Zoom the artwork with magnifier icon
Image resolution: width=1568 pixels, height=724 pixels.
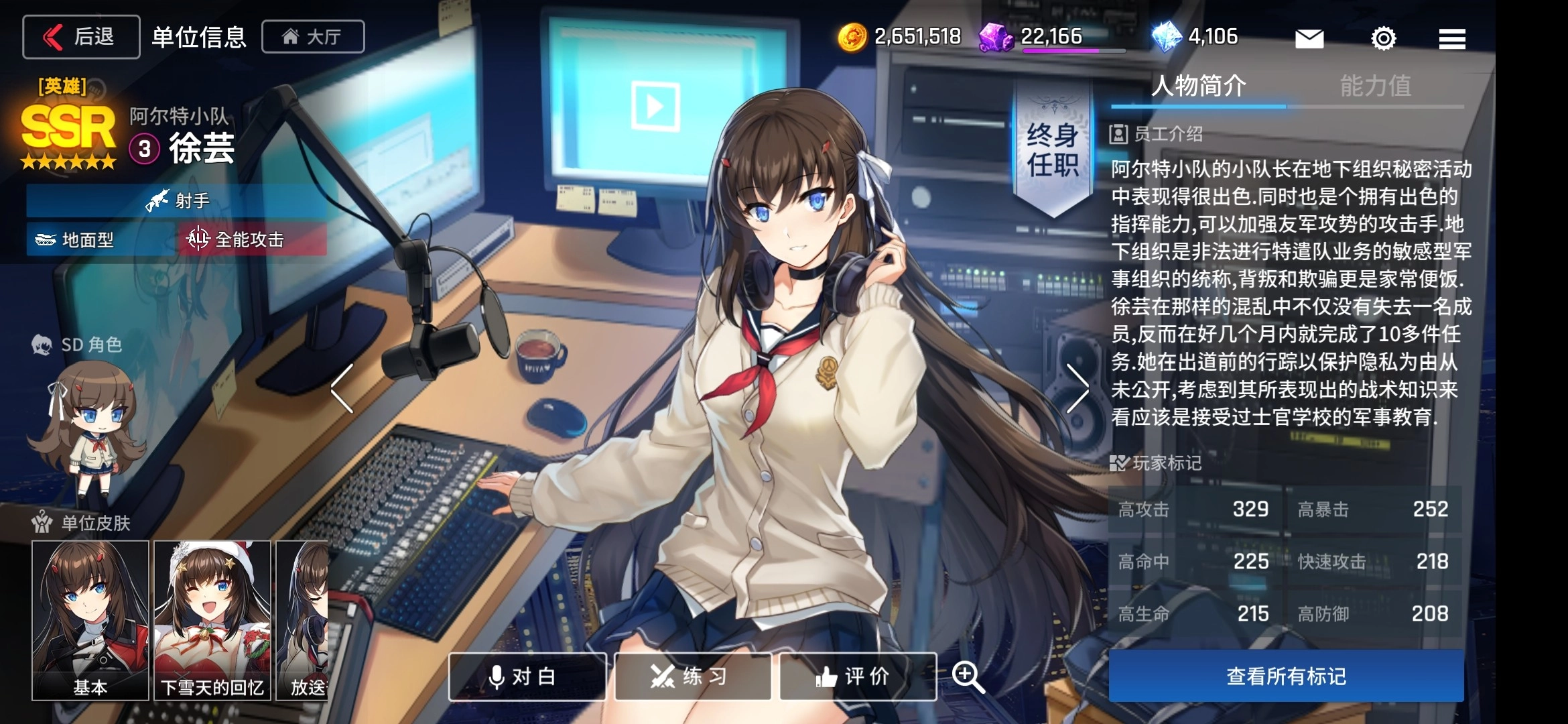[968, 676]
